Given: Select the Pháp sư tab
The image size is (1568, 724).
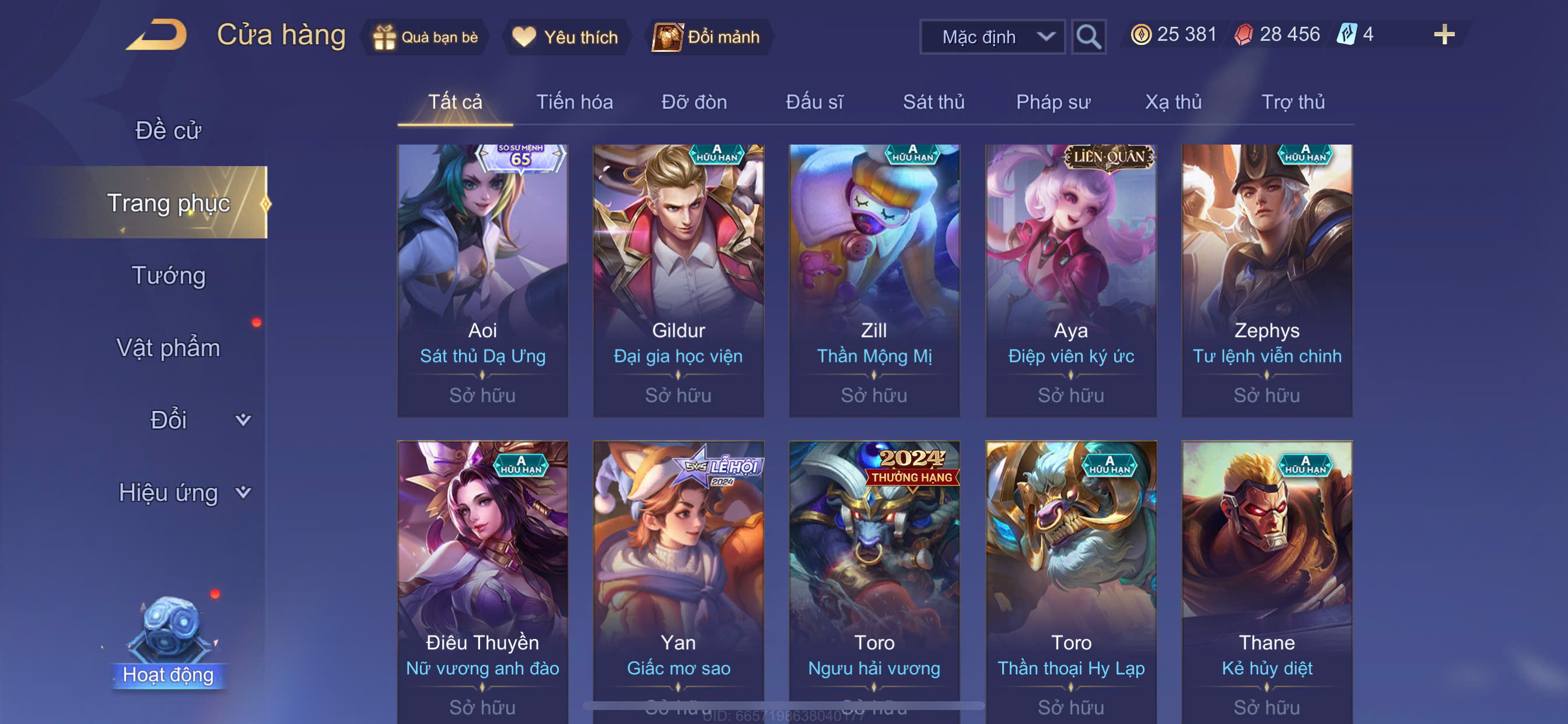Looking at the screenshot, I should (1053, 101).
